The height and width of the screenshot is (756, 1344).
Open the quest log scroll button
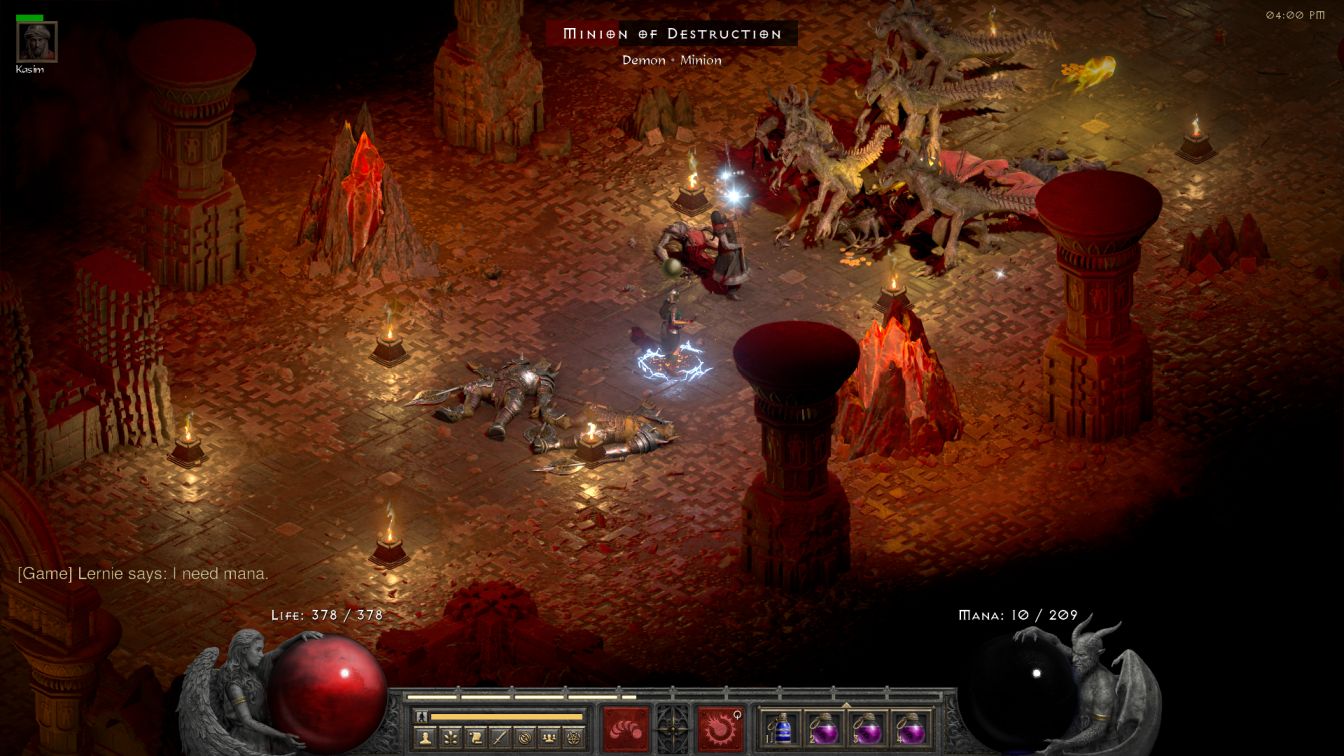pyautogui.click(x=475, y=738)
